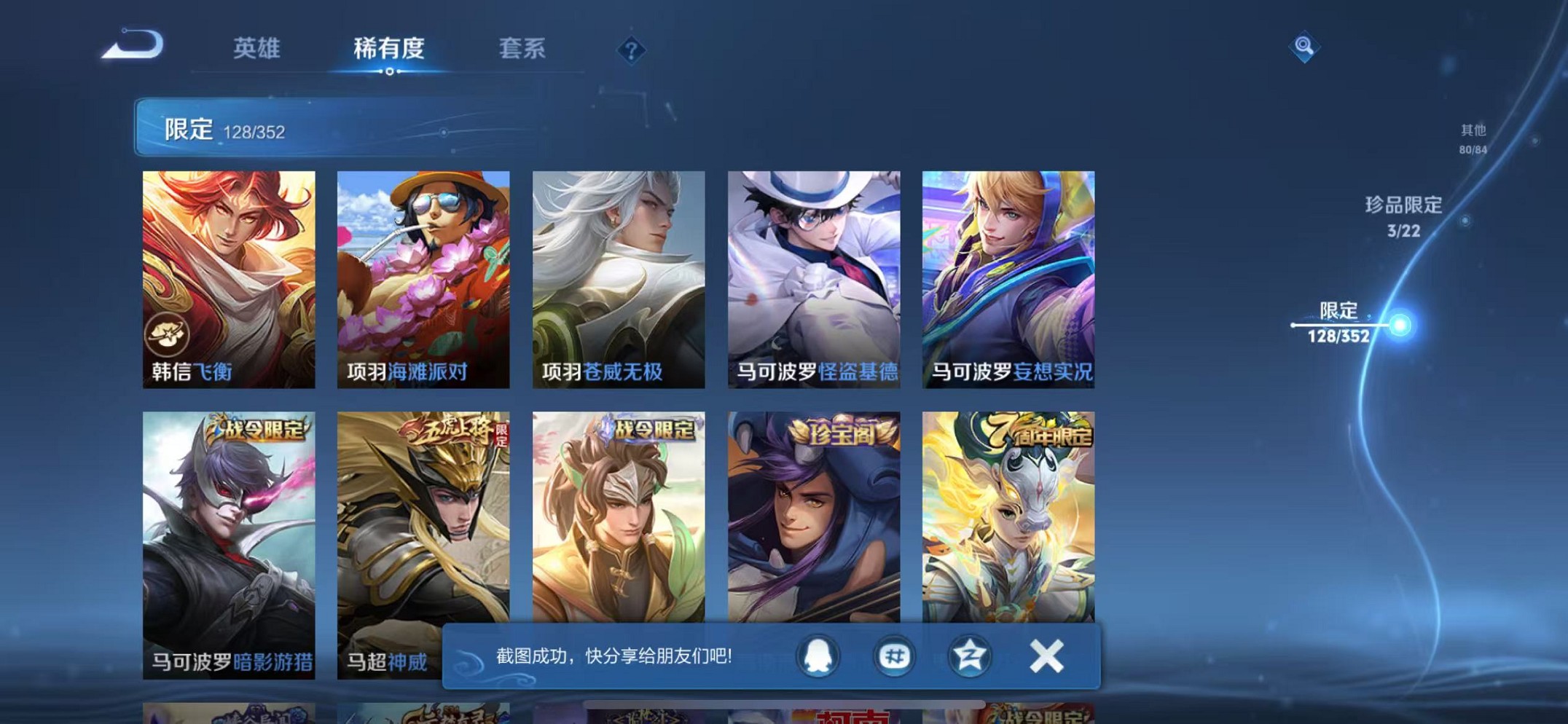
Task: Share screenshot via the hashtag channel icon
Action: click(x=893, y=655)
